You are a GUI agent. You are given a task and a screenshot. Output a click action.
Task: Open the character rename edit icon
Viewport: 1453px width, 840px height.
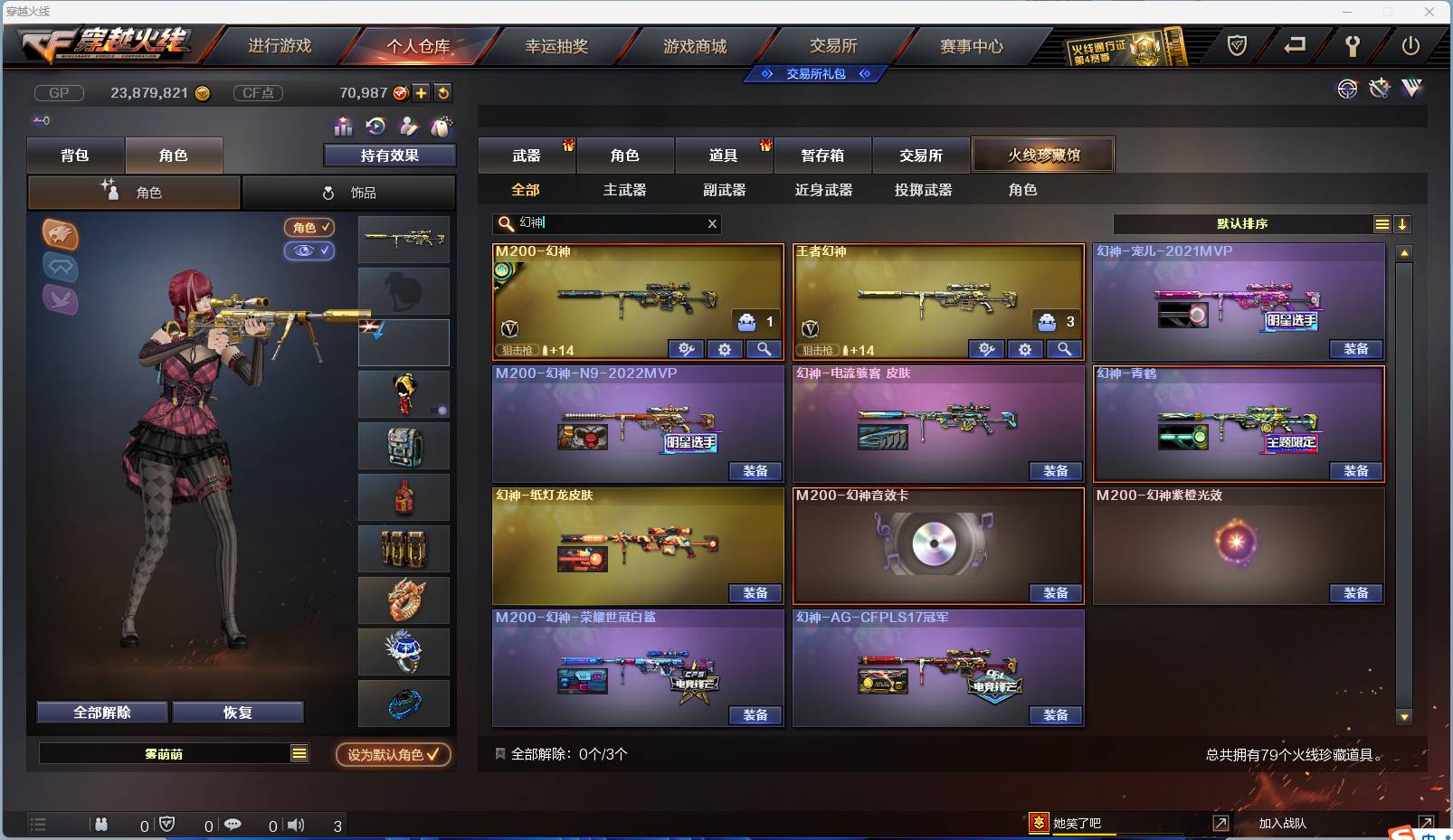tap(409, 126)
